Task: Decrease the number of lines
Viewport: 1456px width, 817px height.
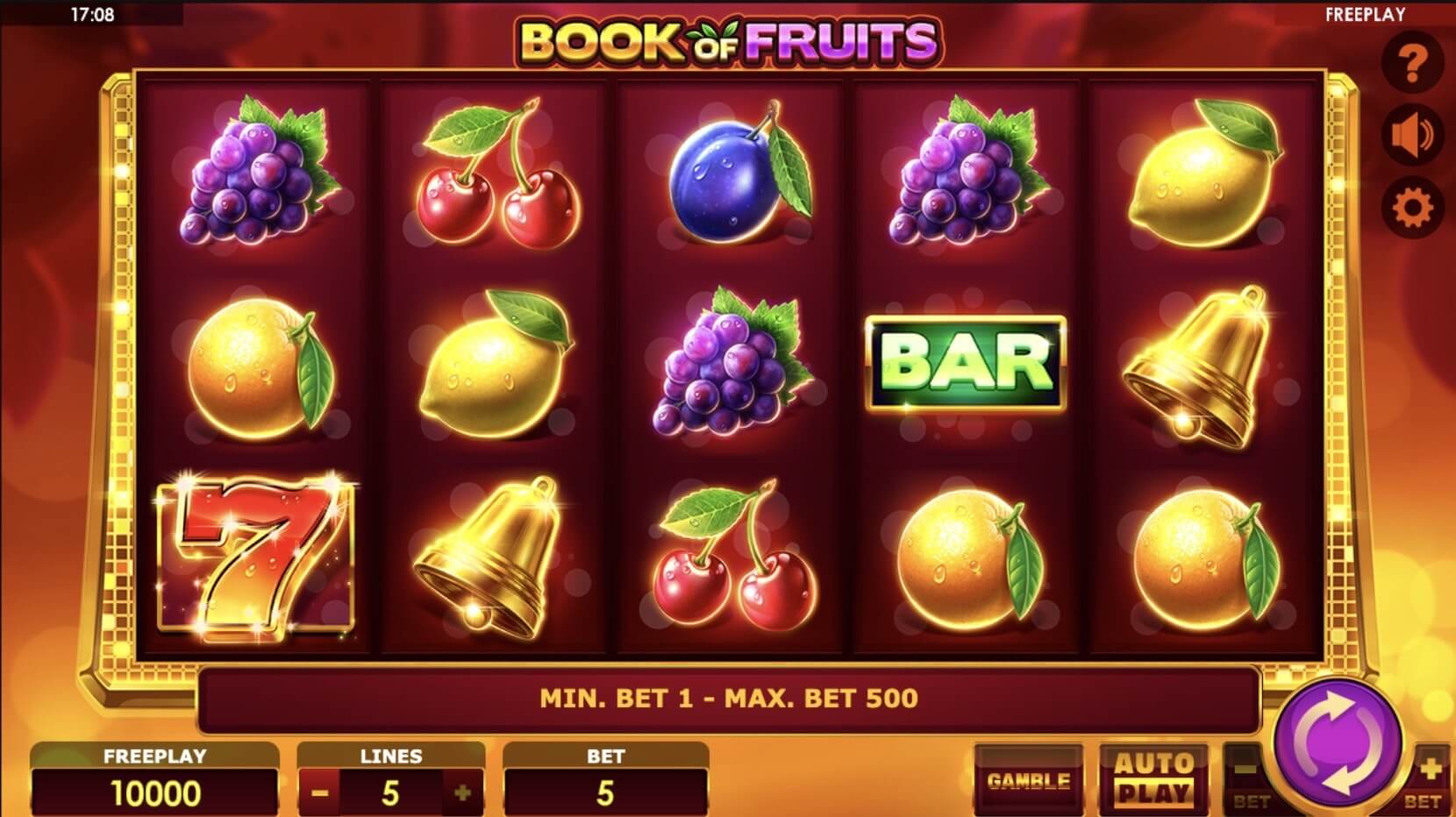Action: click(x=320, y=793)
